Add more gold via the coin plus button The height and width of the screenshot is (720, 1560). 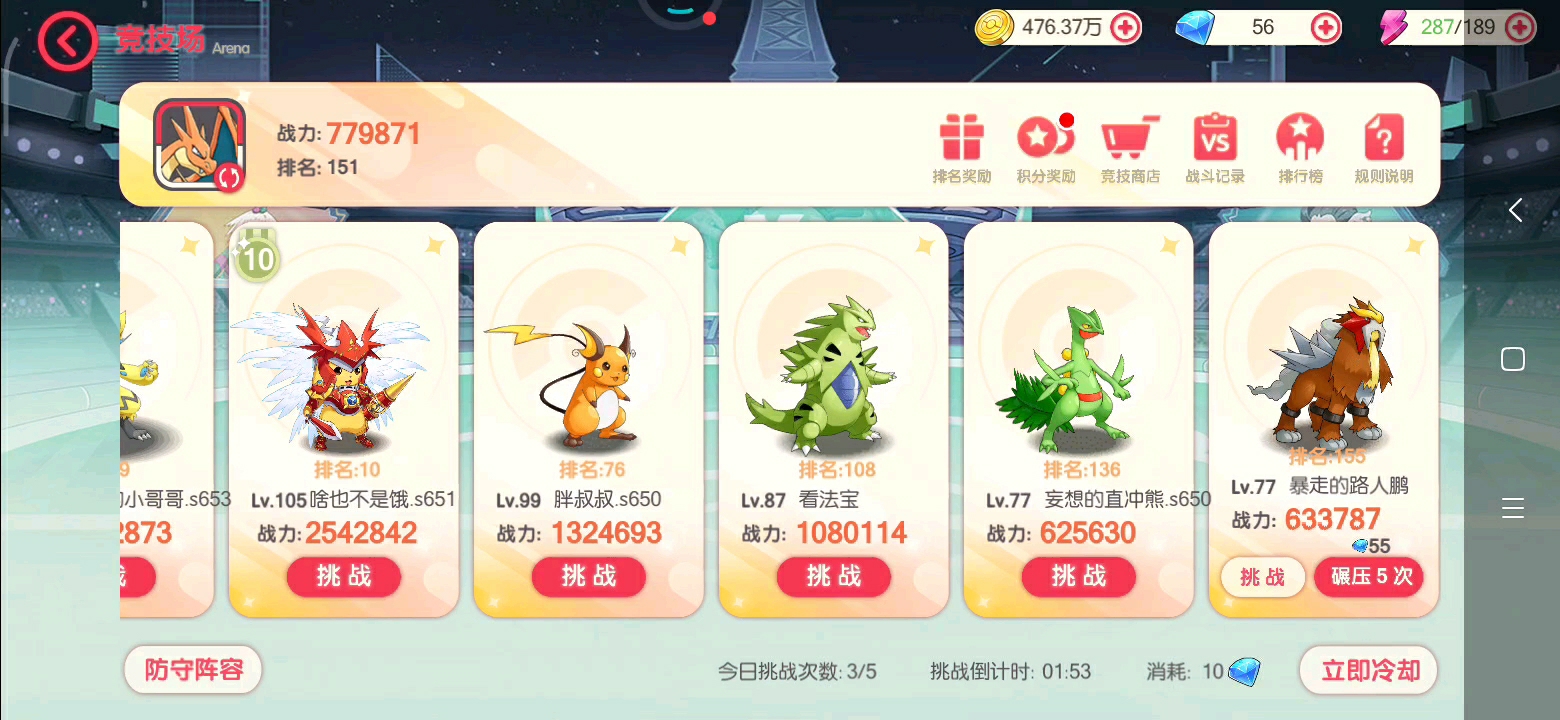(1123, 27)
